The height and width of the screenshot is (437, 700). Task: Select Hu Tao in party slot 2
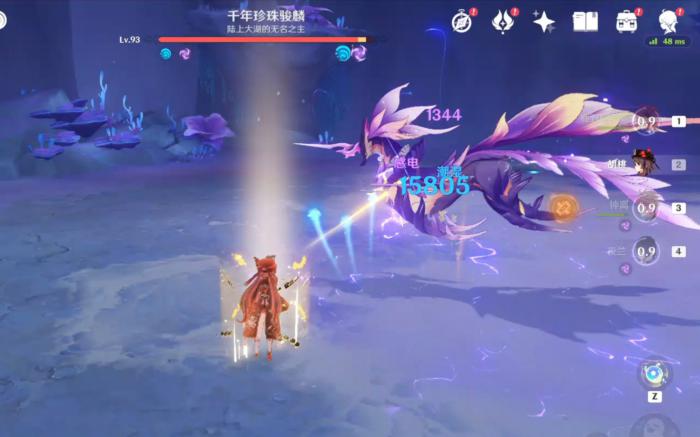648,164
